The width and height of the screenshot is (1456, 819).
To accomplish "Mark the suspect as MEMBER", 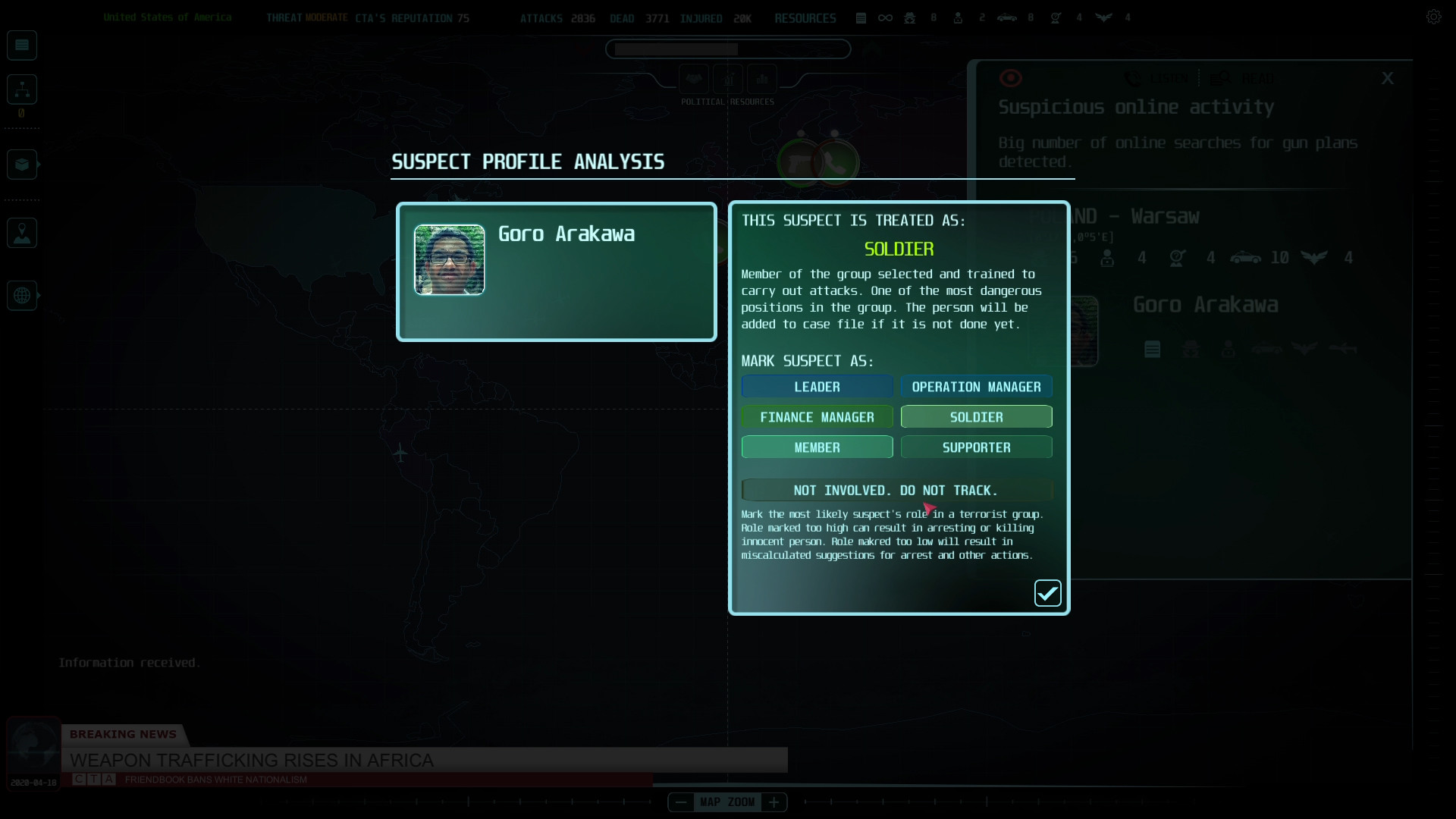I will point(817,447).
